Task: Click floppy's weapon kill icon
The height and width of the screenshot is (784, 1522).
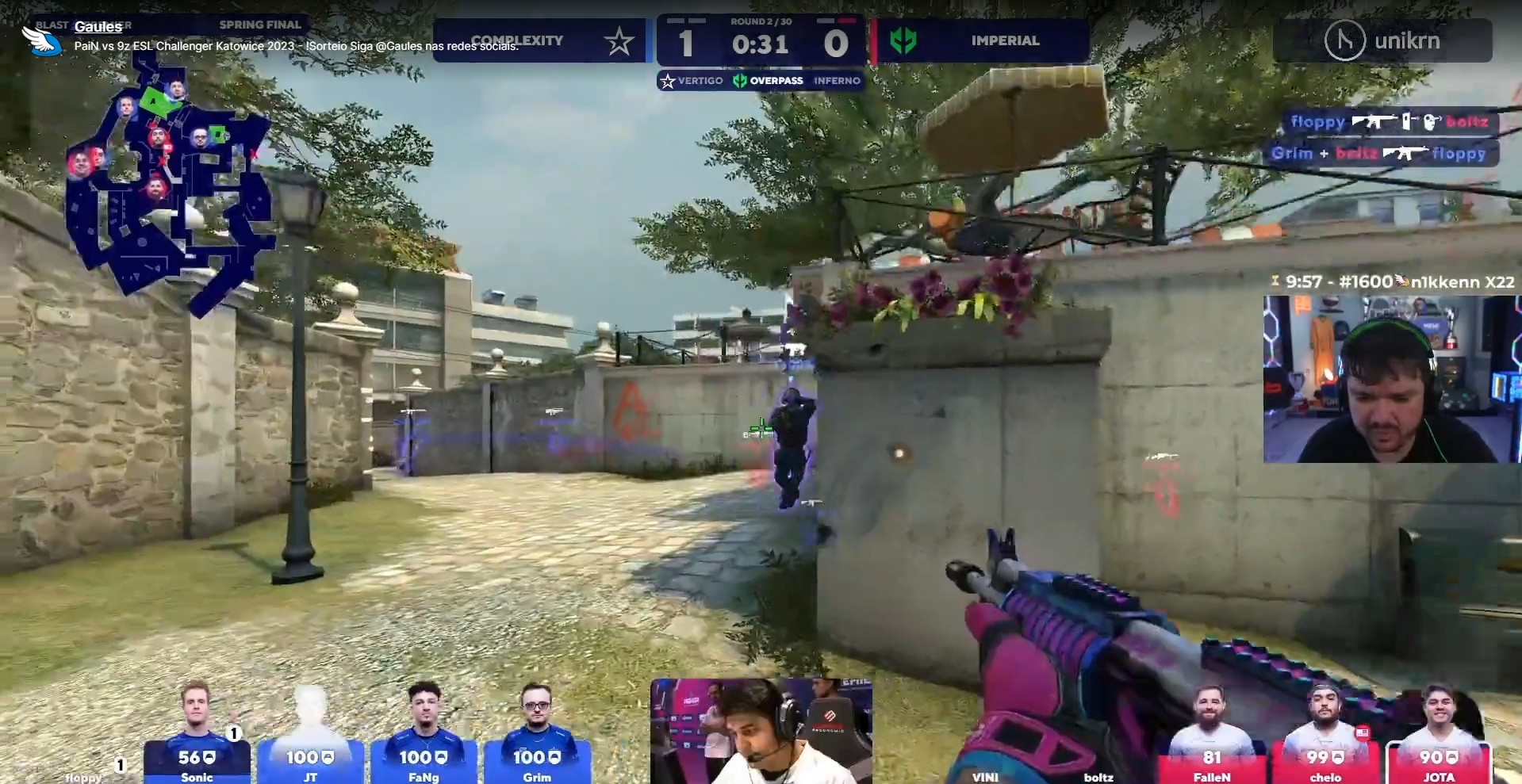Action: (x=1374, y=121)
